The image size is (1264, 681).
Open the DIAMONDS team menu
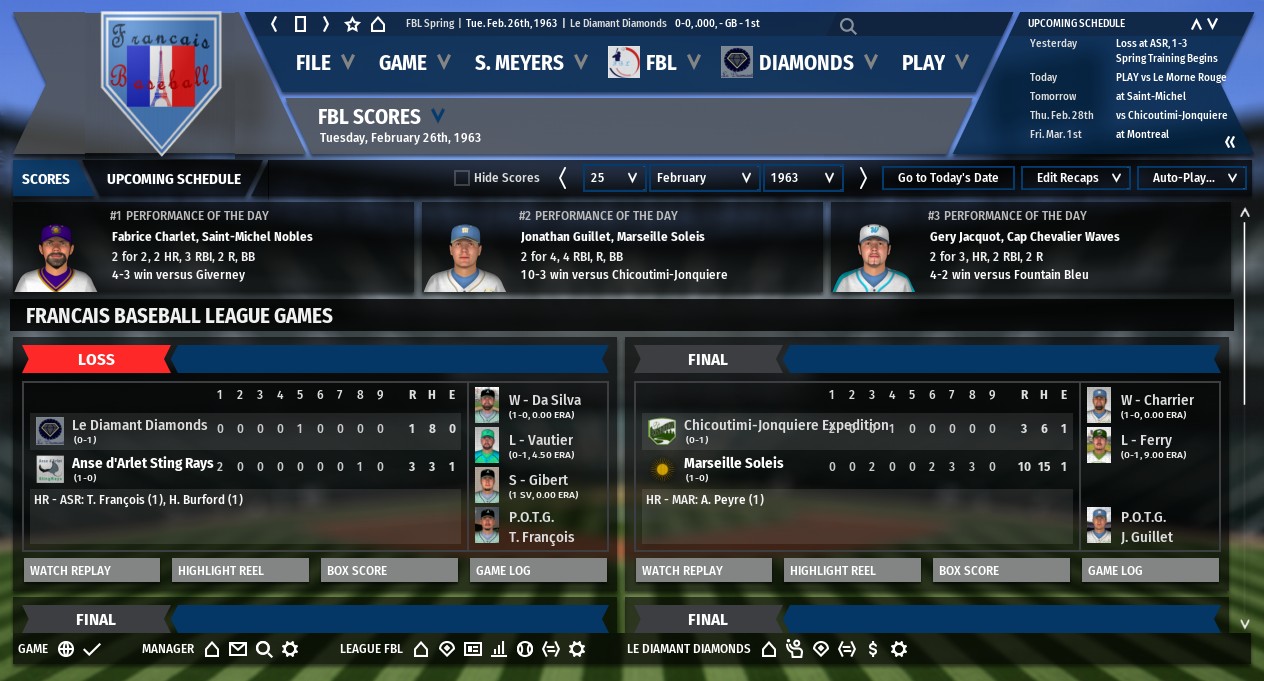pyautogui.click(x=800, y=63)
